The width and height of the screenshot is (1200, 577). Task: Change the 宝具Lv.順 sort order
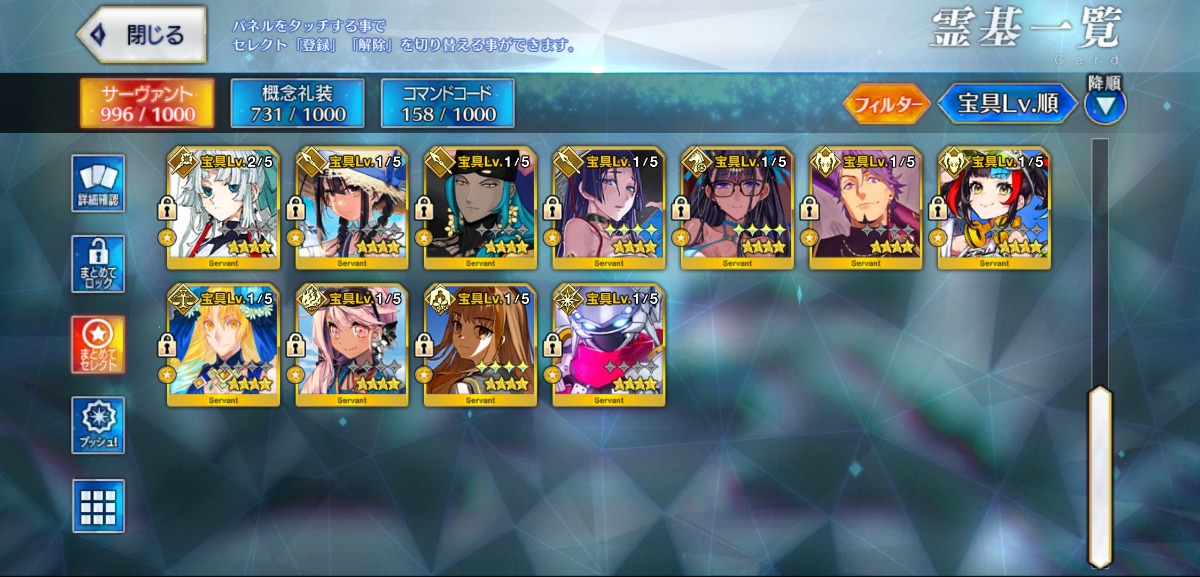pyautogui.click(x=1007, y=104)
